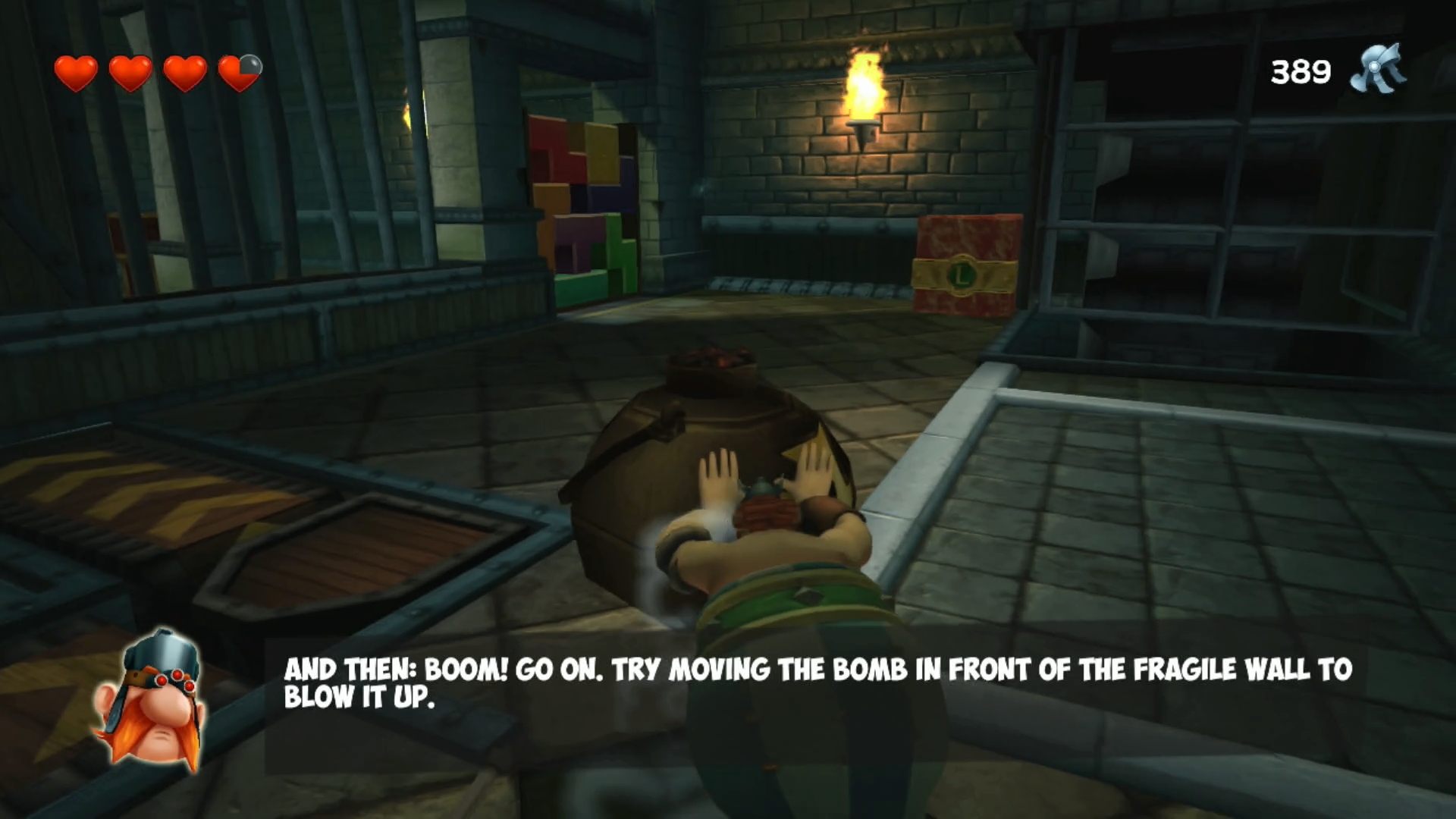Click the Roman helmet counter icon
This screenshot has height=819, width=1456.
point(1377,71)
